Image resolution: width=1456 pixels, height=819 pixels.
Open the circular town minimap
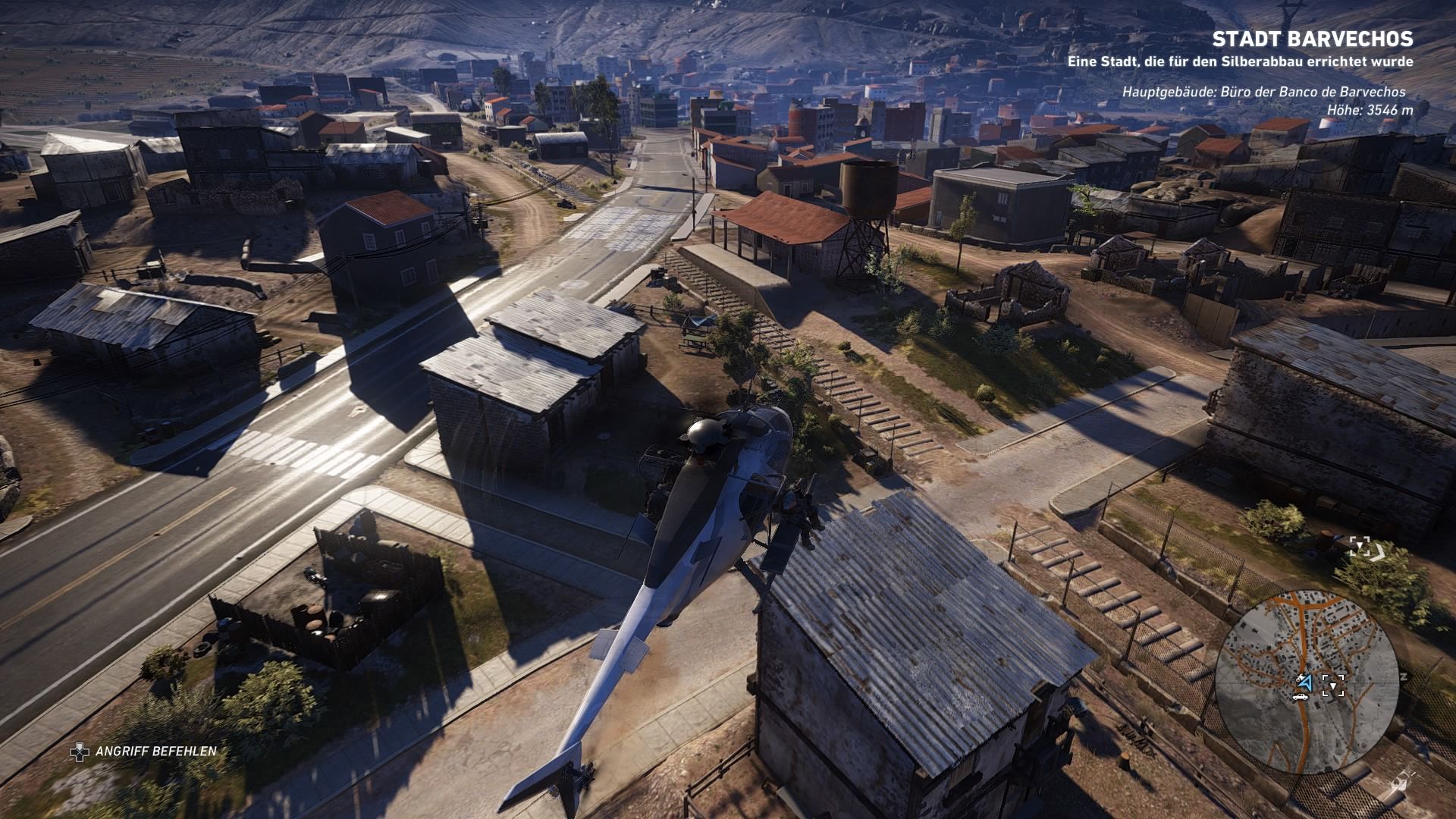point(1307,681)
